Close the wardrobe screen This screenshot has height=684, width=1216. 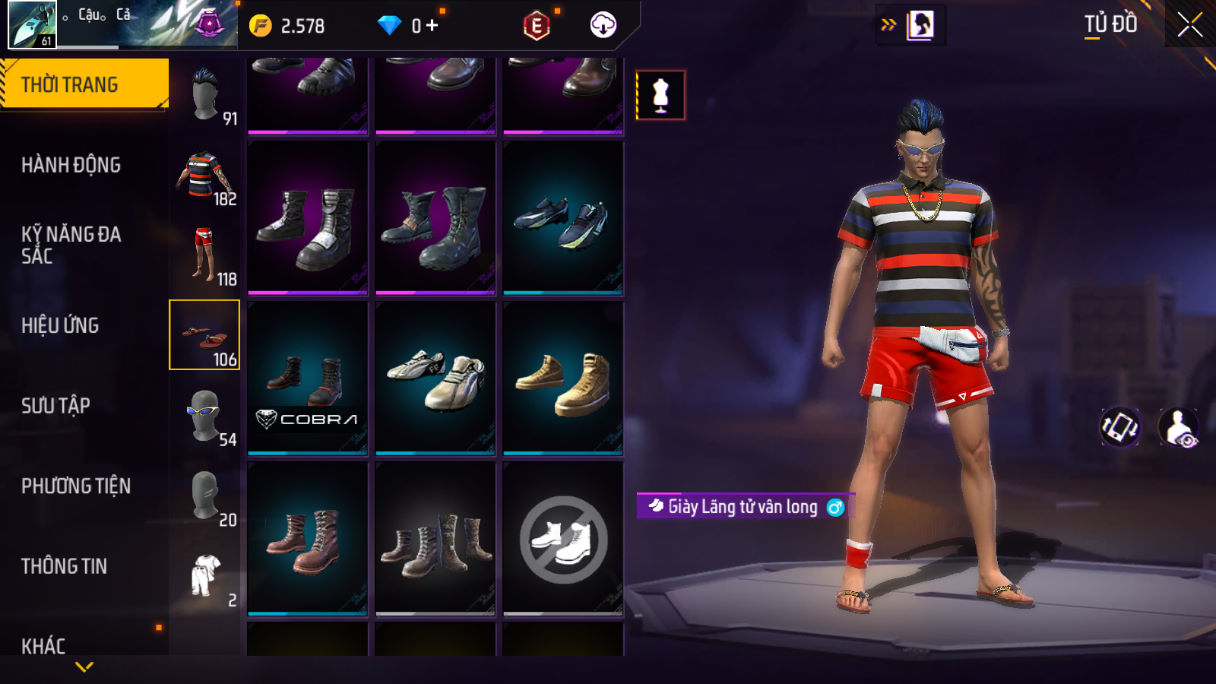1190,24
